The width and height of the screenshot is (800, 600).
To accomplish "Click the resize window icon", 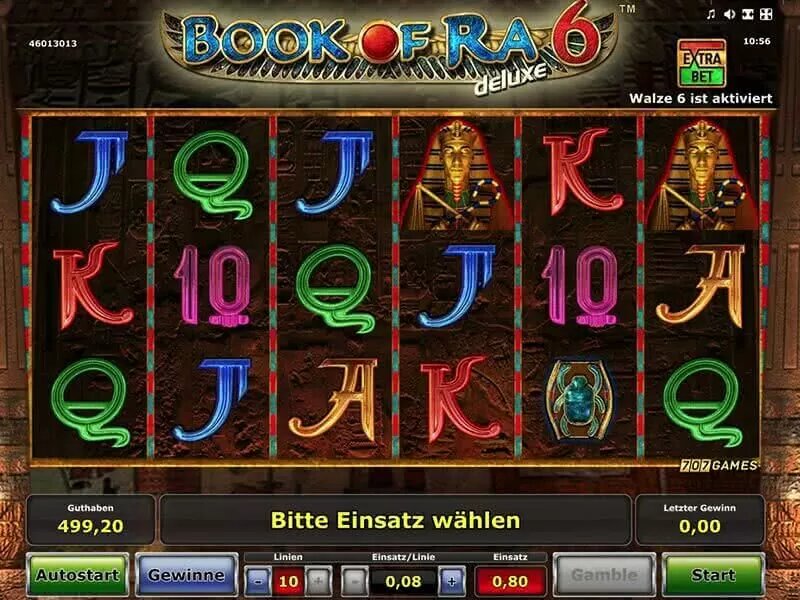I will coord(748,15).
